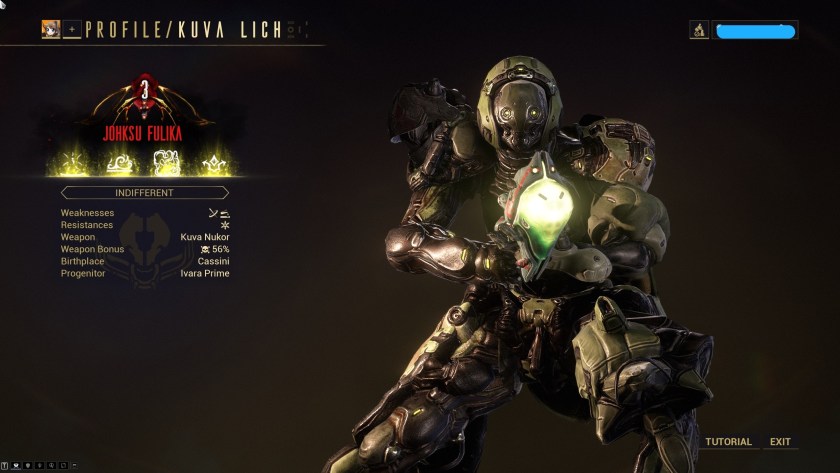
Task: Select the fourth crown-shaped lich ability icon
Action: [212, 161]
